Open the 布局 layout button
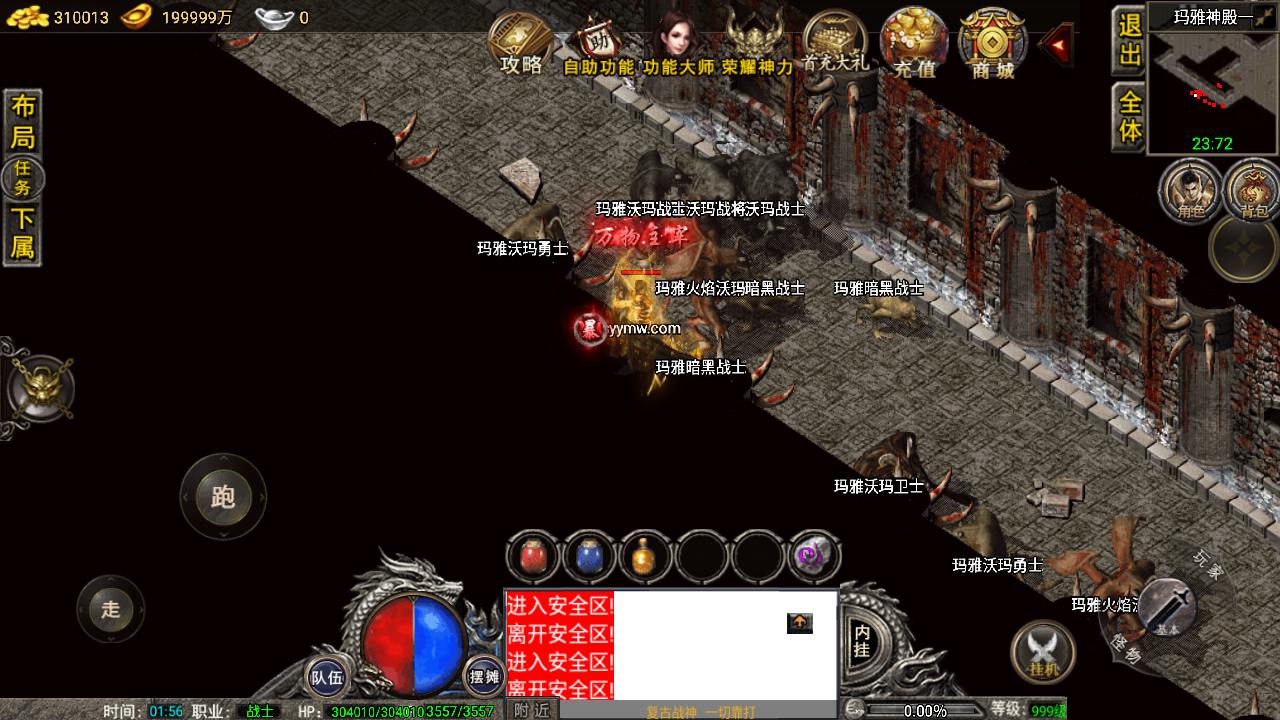This screenshot has height=720, width=1280. tap(22, 121)
